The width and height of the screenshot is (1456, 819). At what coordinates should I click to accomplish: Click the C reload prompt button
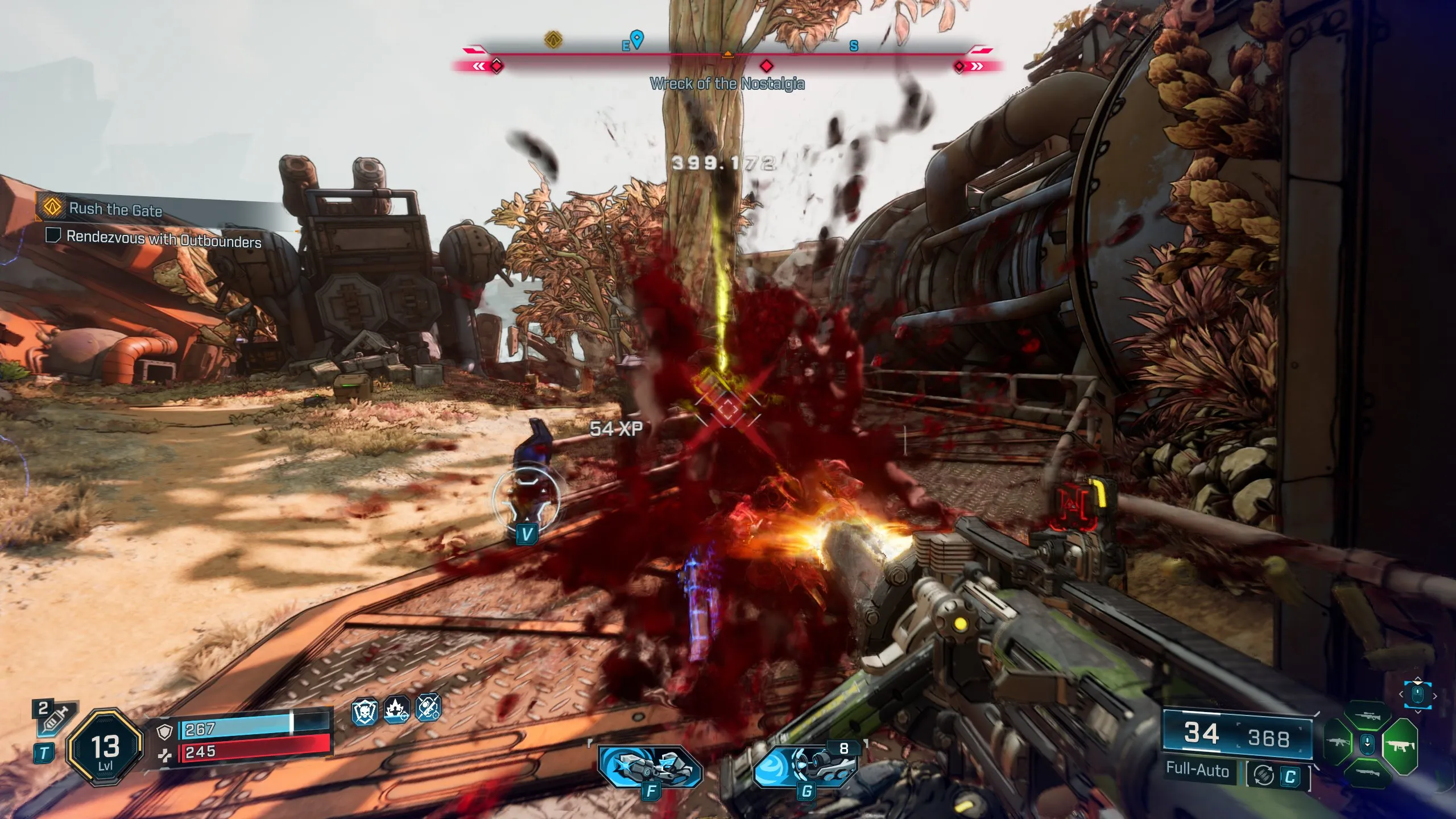click(x=1290, y=775)
